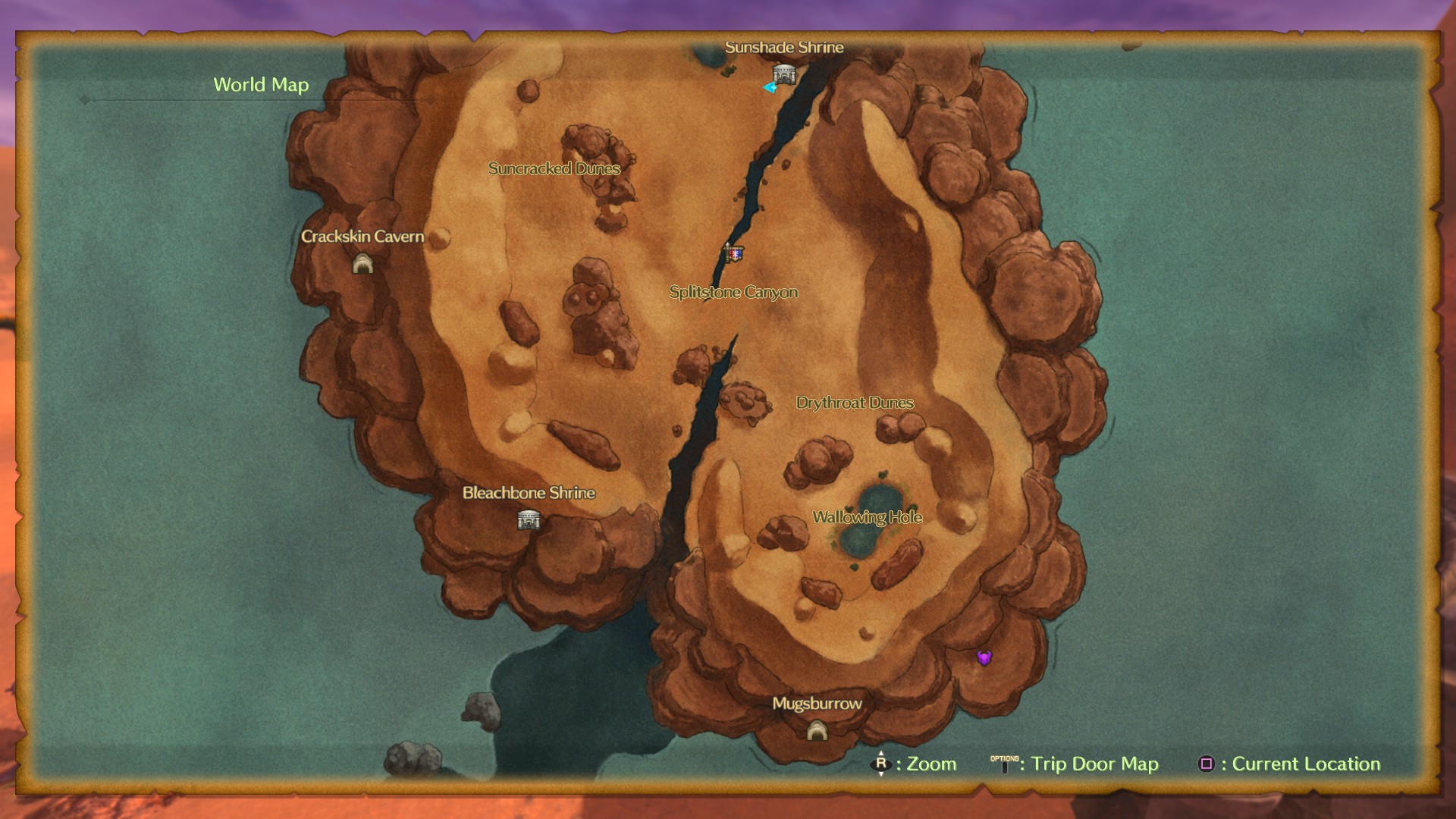Click the World Map title
Screen dimensions: 1456x819
click(x=262, y=85)
